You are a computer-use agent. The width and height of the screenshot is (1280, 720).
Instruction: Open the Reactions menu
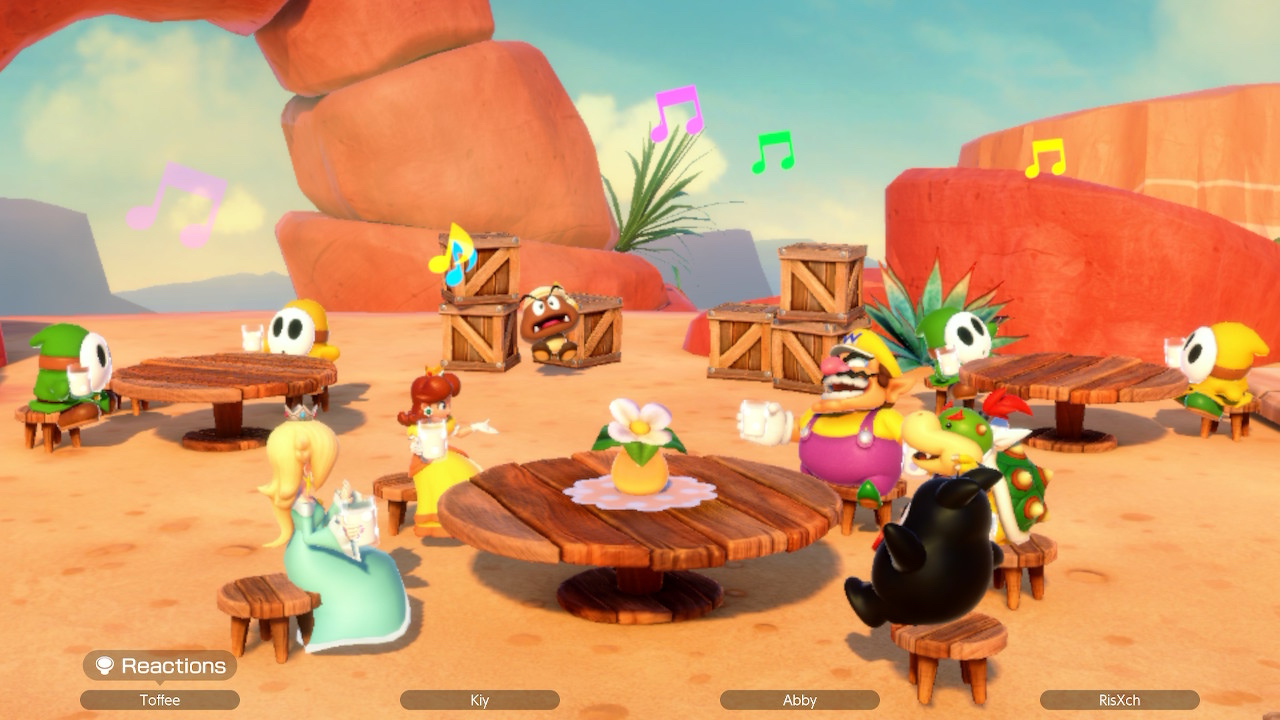click(160, 666)
